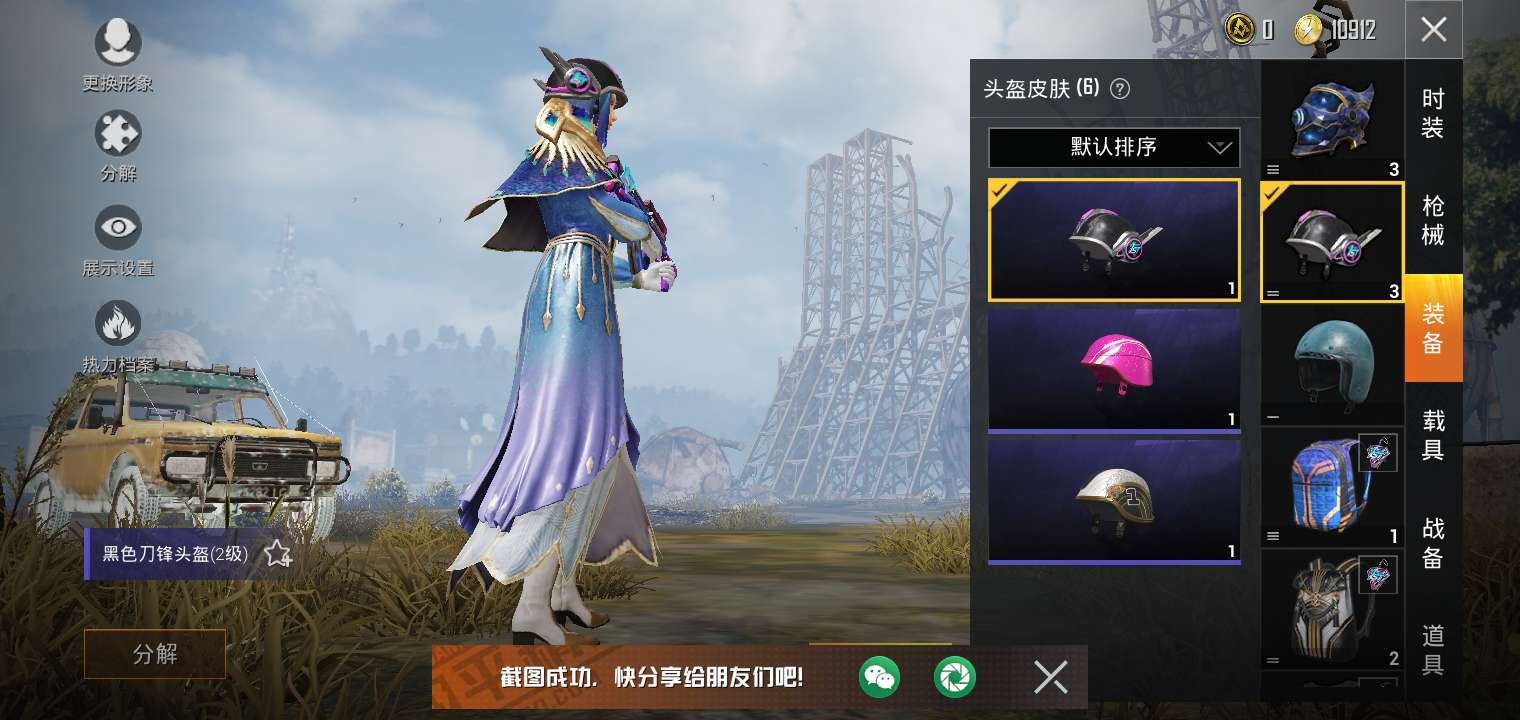Favorite the 黑色刀锋头盔 with the star
Screen dimensions: 1520x720
[x=277, y=554]
